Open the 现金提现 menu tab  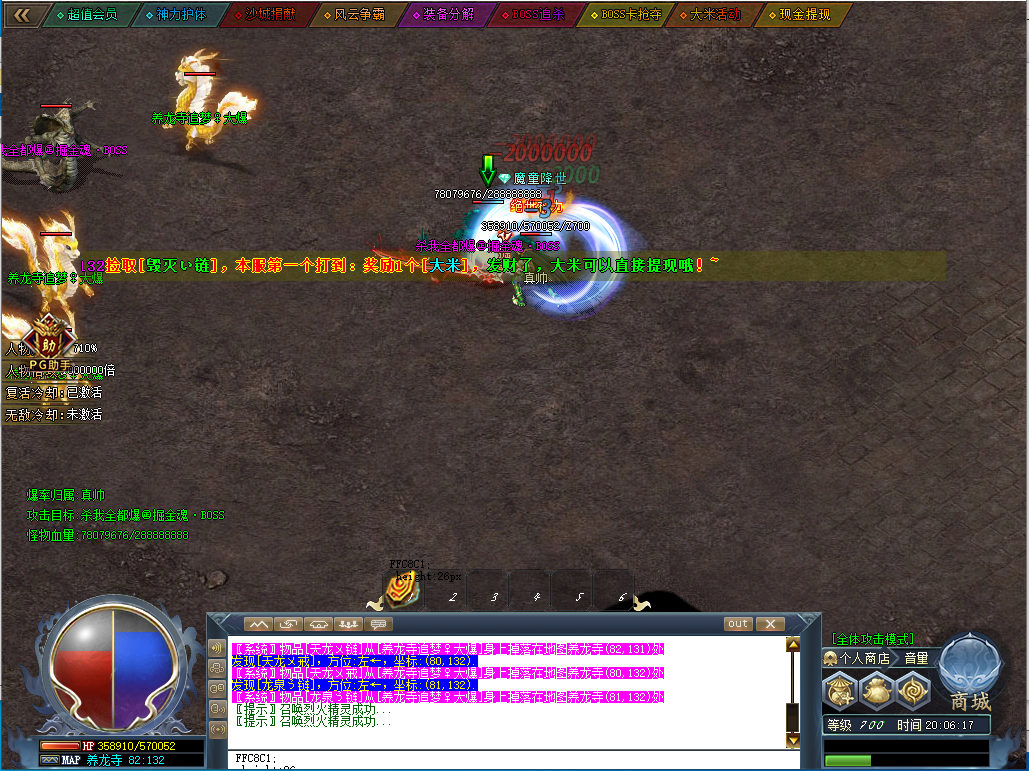(804, 15)
